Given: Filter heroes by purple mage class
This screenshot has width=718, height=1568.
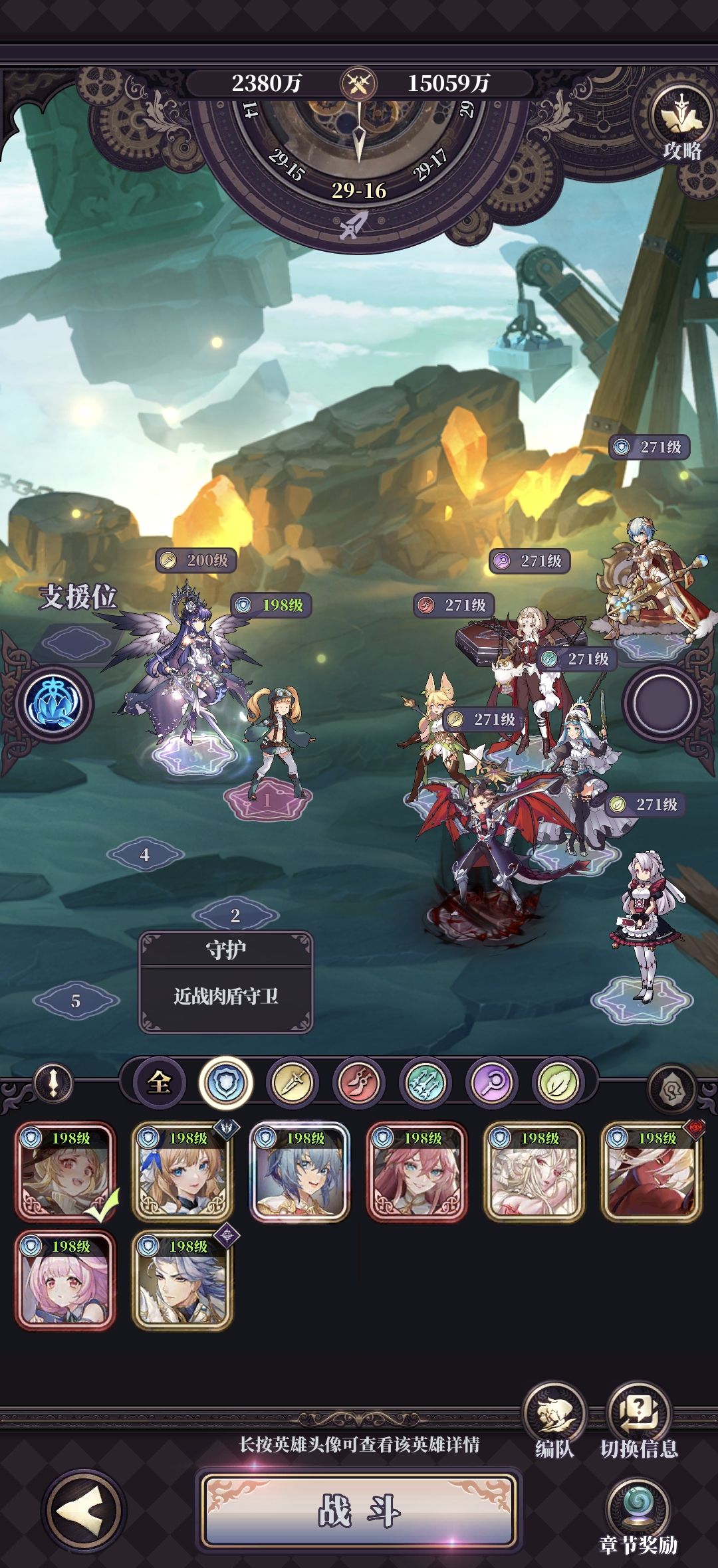Looking at the screenshot, I should [x=493, y=1082].
